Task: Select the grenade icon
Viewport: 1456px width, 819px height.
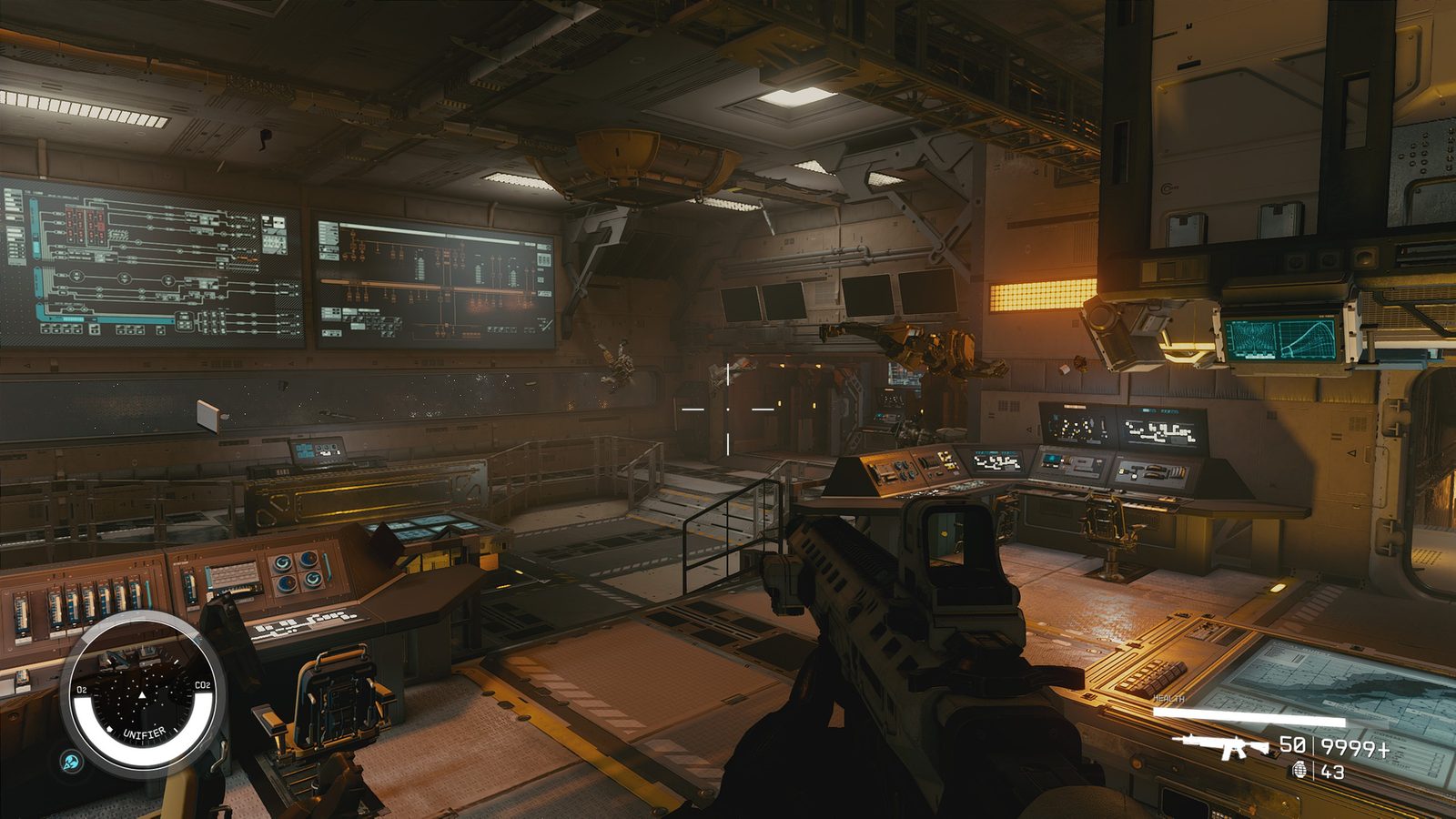Action: (1299, 771)
